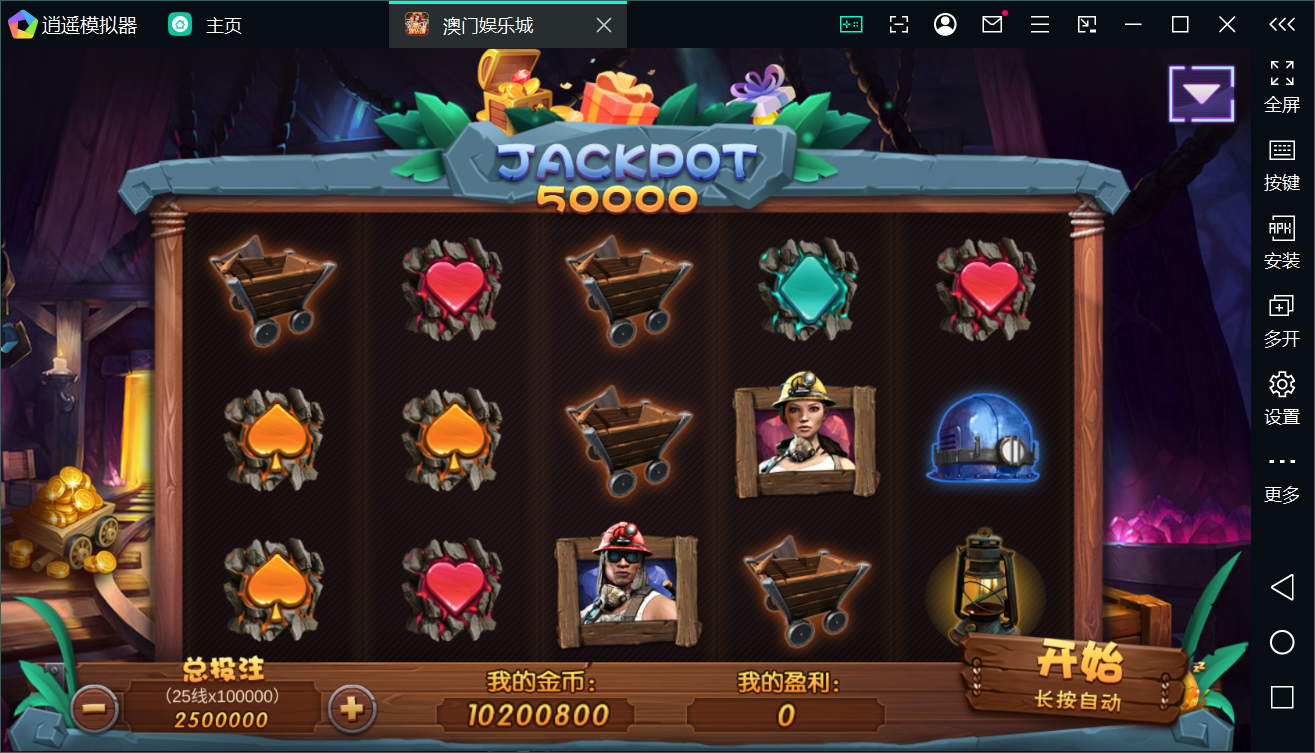This screenshot has height=753, width=1315.
Task: Toggle 全屏 fullscreen in the emulator sidebar
Action: coord(1282,86)
